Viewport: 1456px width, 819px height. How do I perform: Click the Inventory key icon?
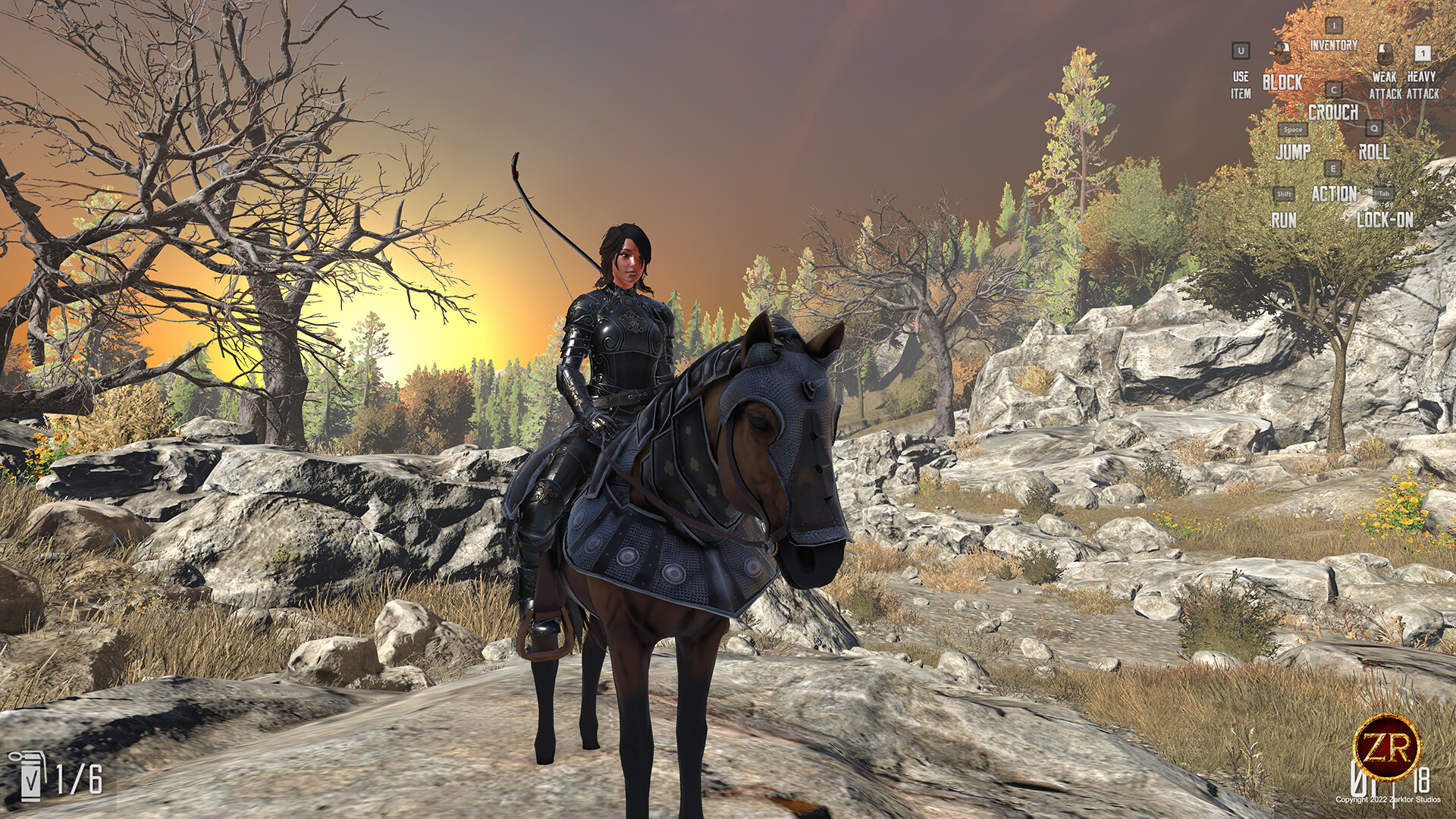pyautogui.click(x=1334, y=26)
